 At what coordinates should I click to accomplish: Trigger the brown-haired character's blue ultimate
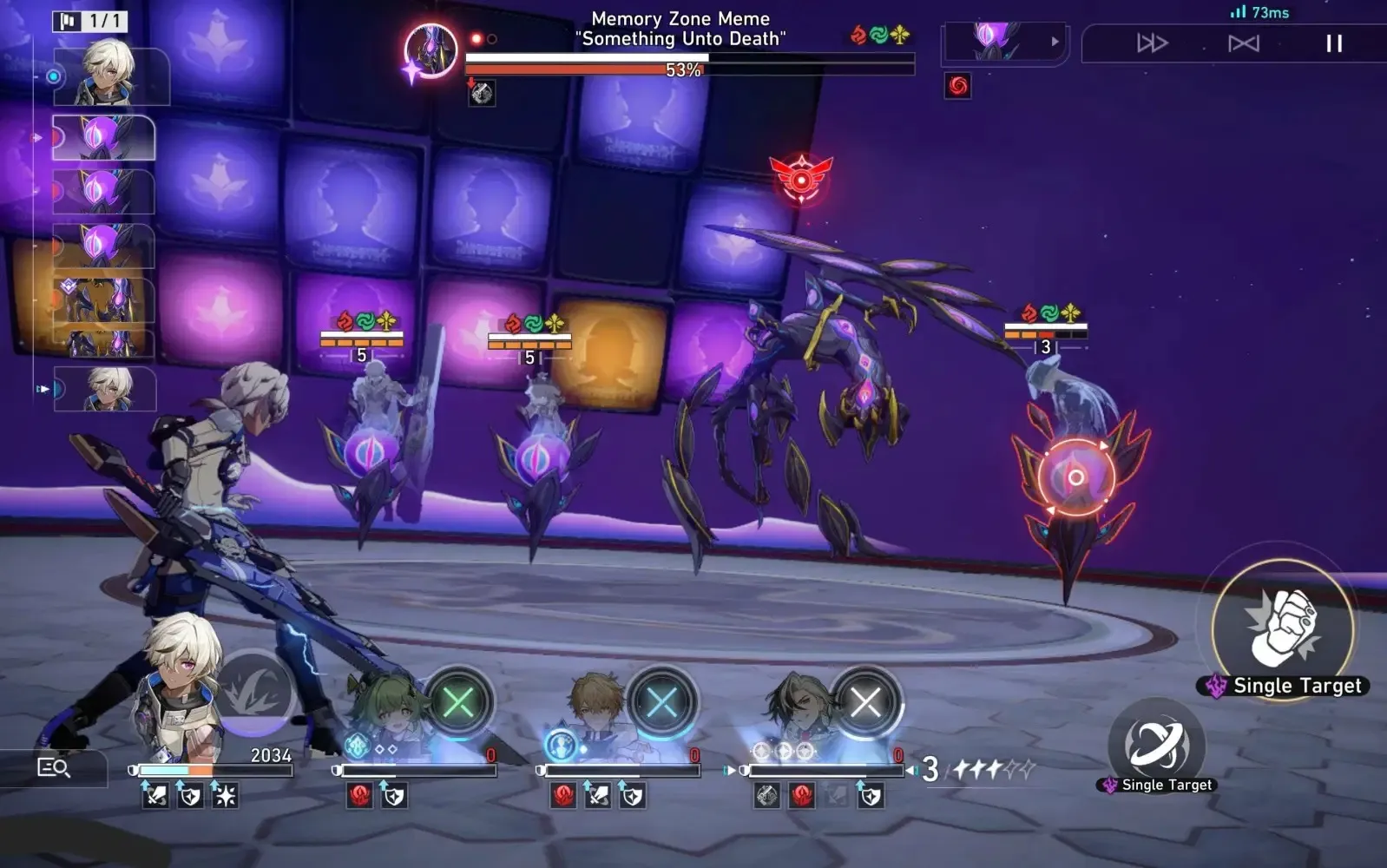[x=661, y=702]
